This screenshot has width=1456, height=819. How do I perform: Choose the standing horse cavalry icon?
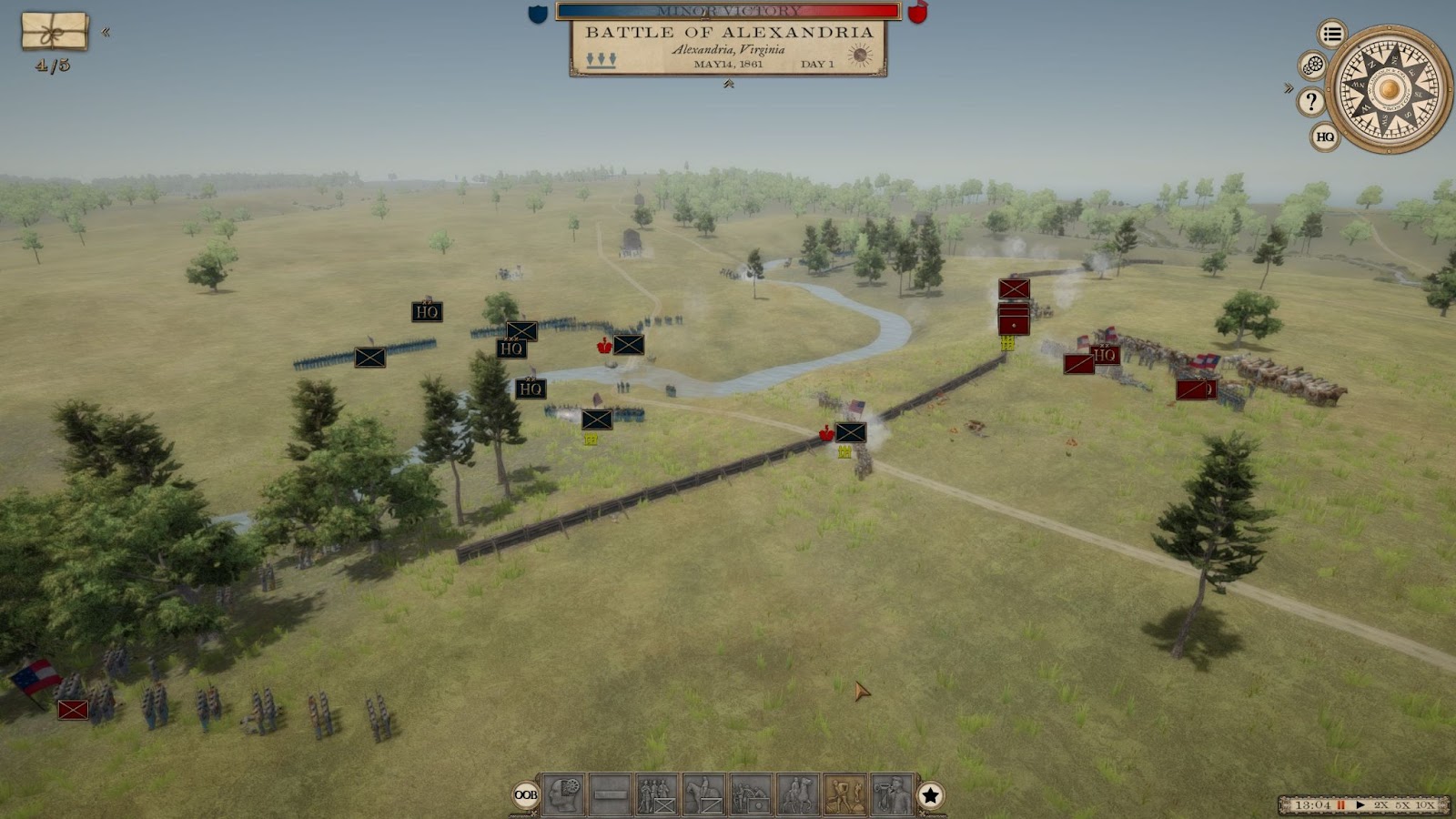pyautogui.click(x=703, y=794)
